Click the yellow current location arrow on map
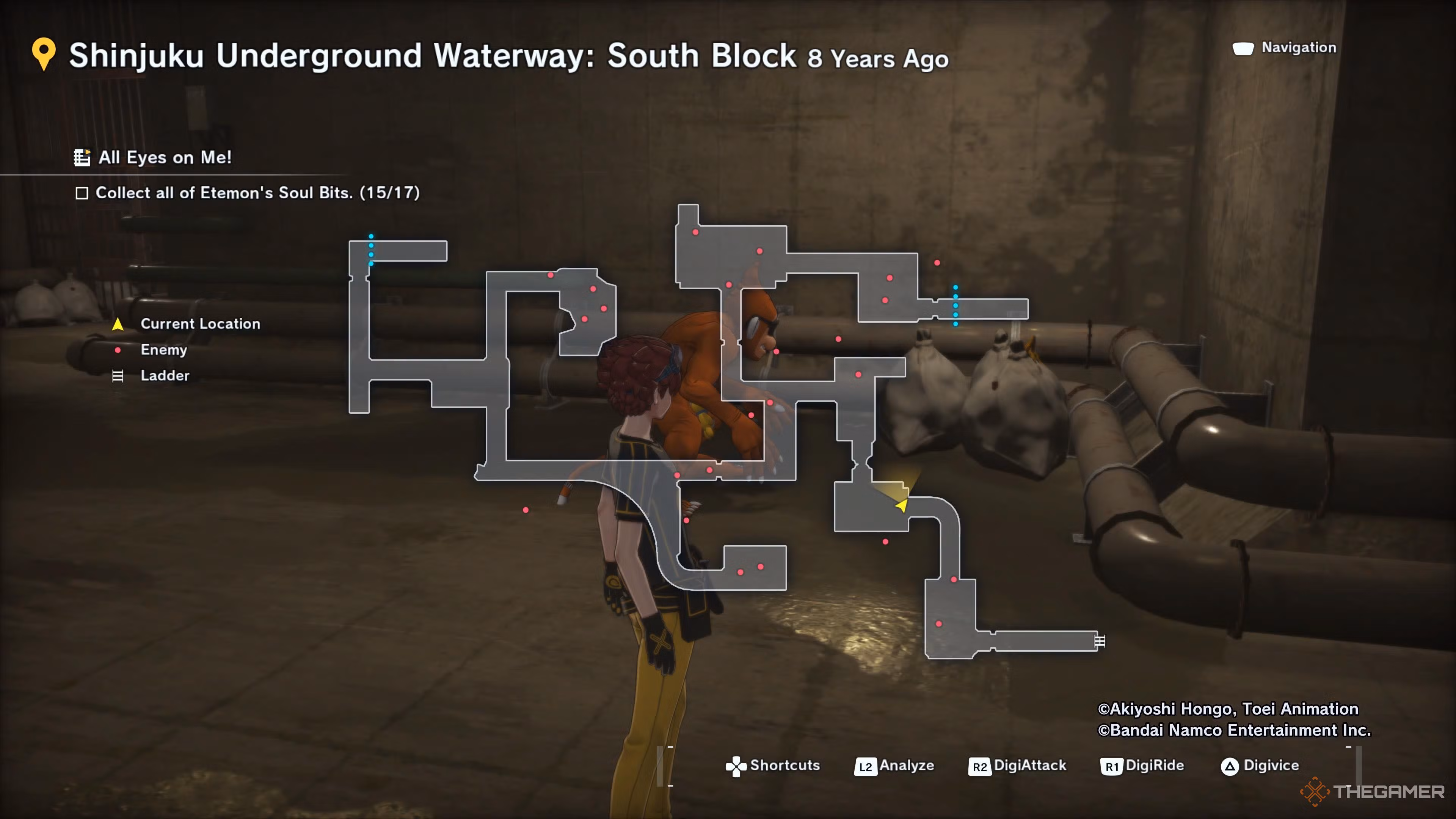This screenshot has height=819, width=1456. [x=902, y=505]
